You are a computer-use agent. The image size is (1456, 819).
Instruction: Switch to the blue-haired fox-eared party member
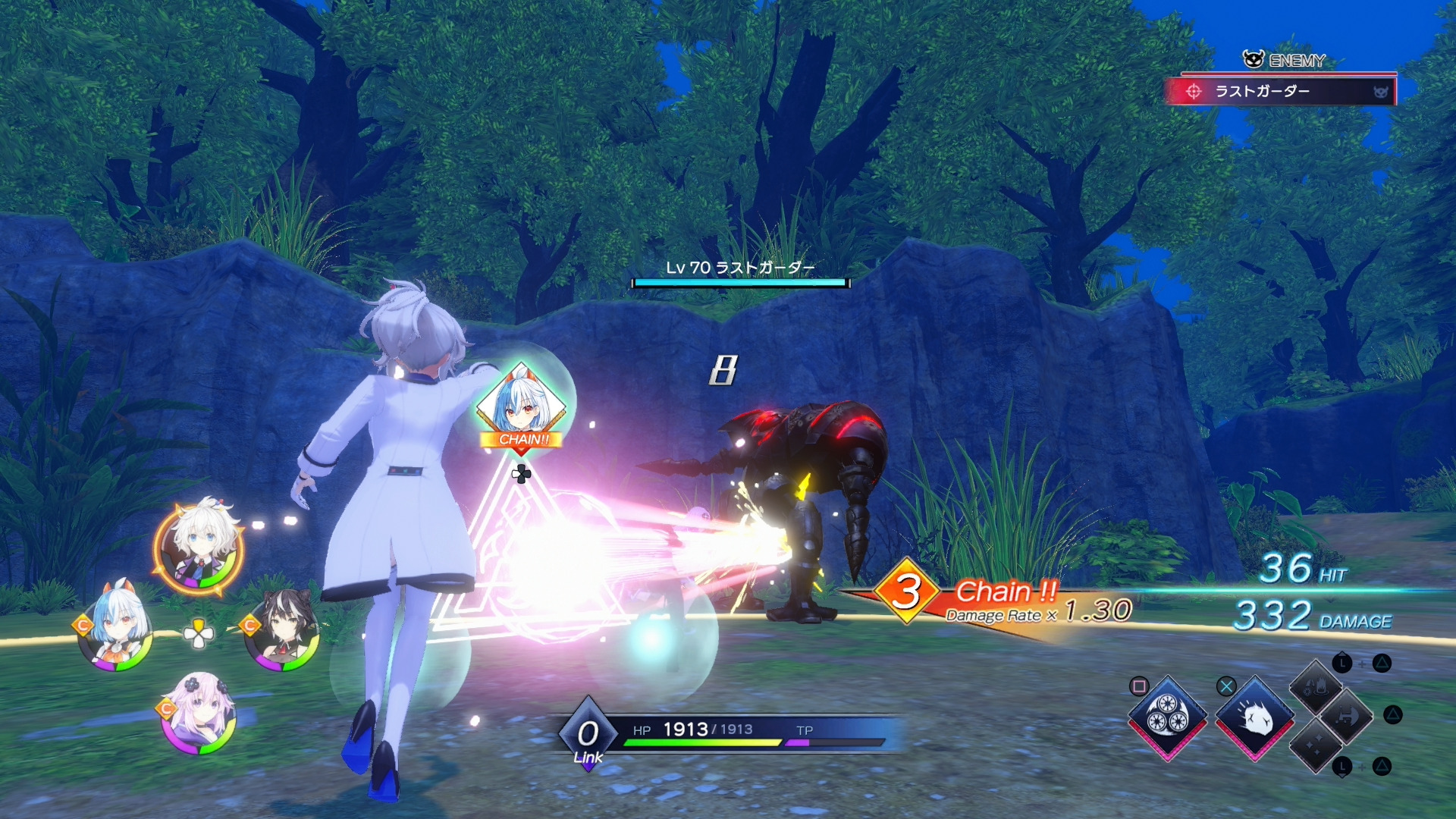(x=116, y=628)
